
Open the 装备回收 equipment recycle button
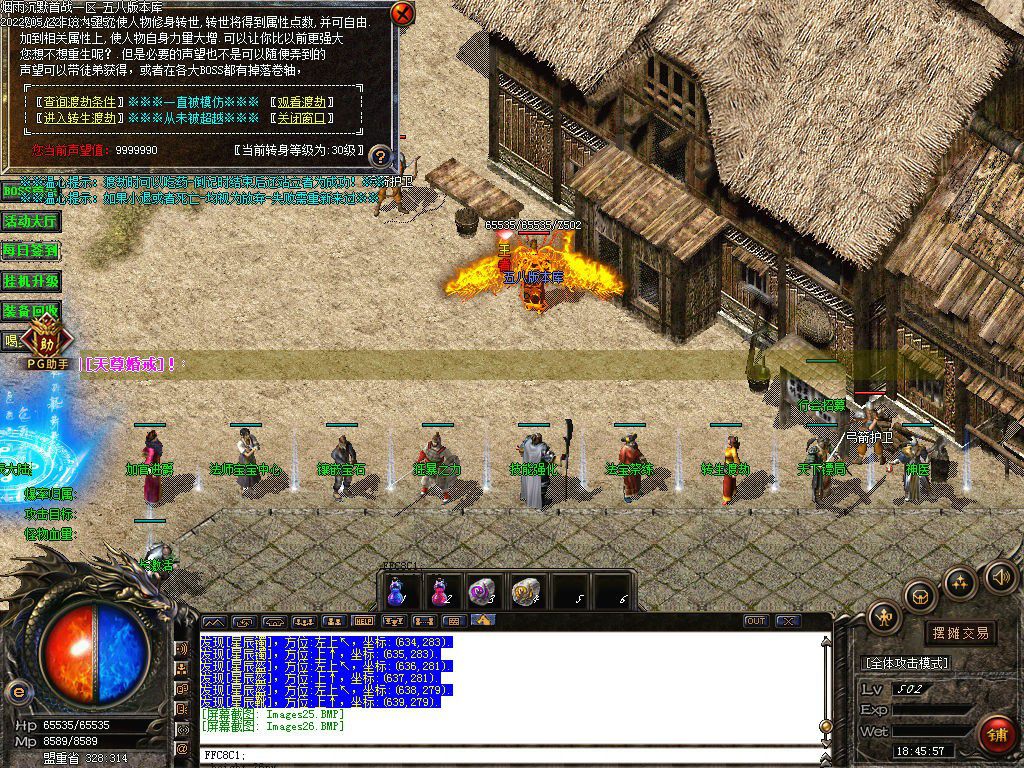(x=30, y=311)
